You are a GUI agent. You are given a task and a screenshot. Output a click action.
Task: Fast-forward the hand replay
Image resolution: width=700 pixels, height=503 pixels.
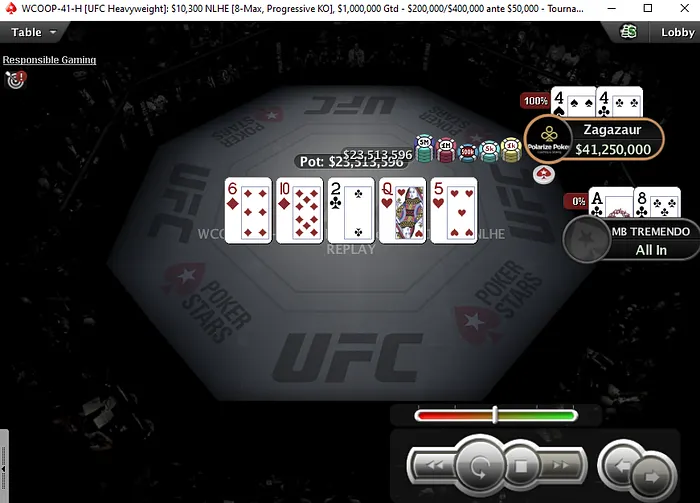click(560, 465)
